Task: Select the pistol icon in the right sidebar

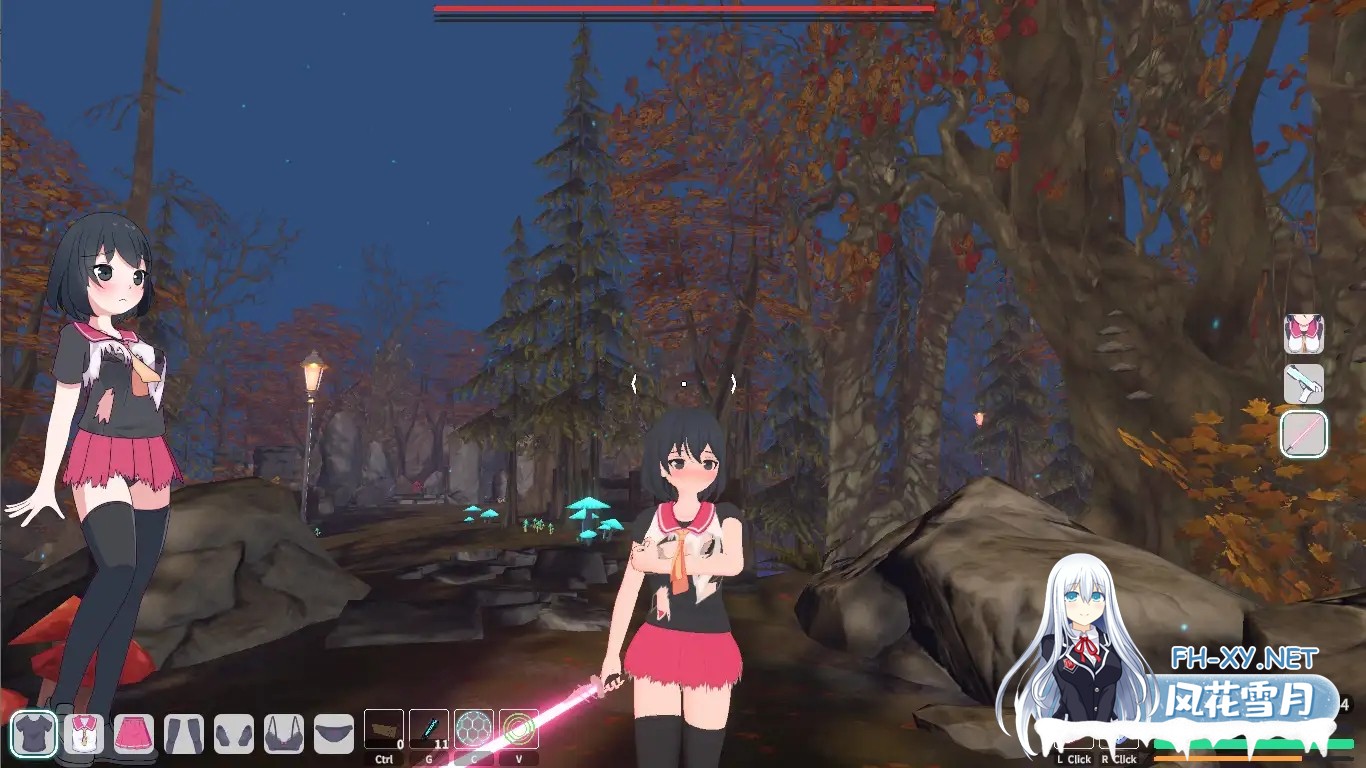Action: (x=1305, y=383)
